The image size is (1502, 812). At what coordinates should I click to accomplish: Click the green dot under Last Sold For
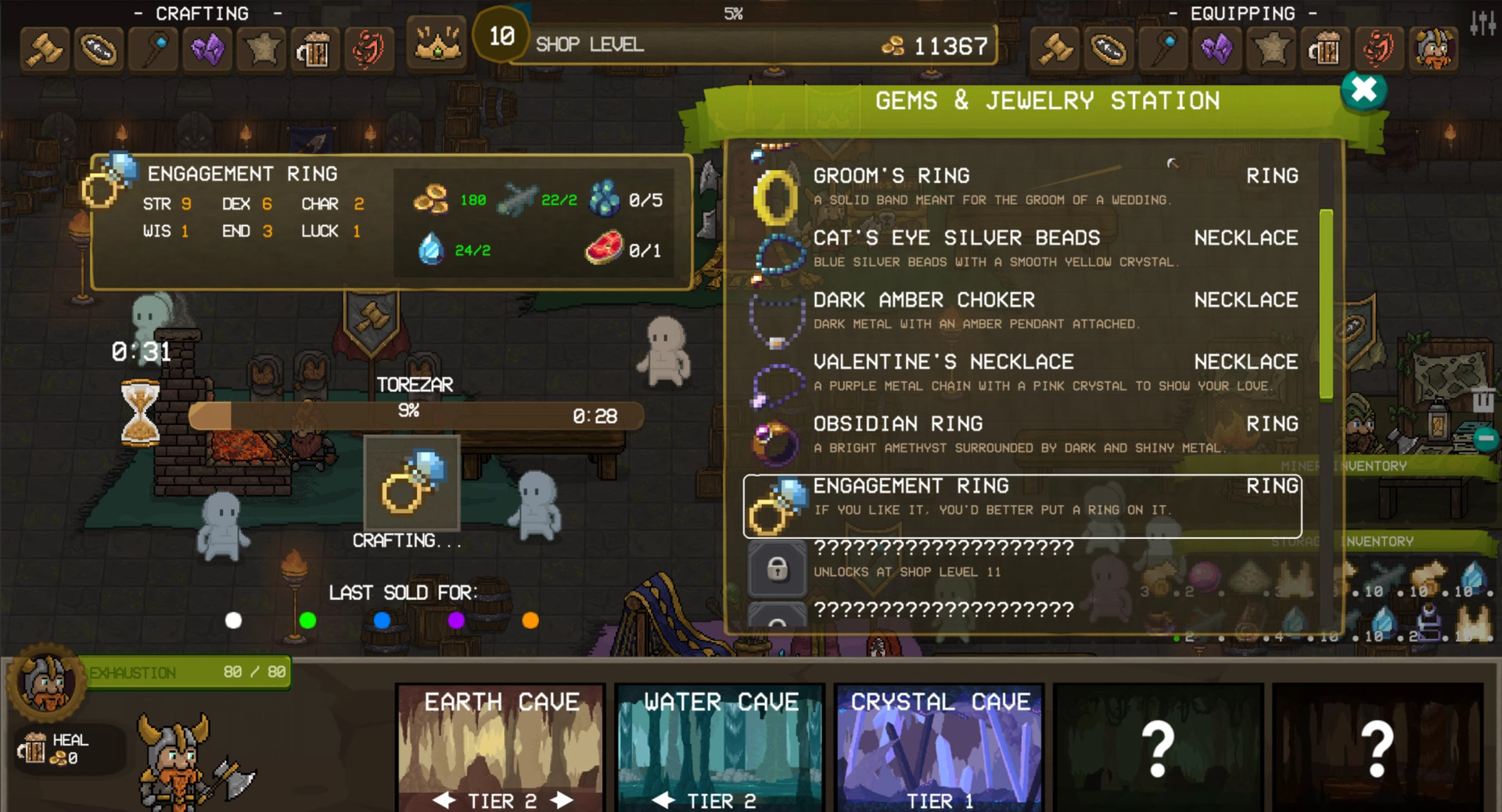pyautogui.click(x=306, y=621)
